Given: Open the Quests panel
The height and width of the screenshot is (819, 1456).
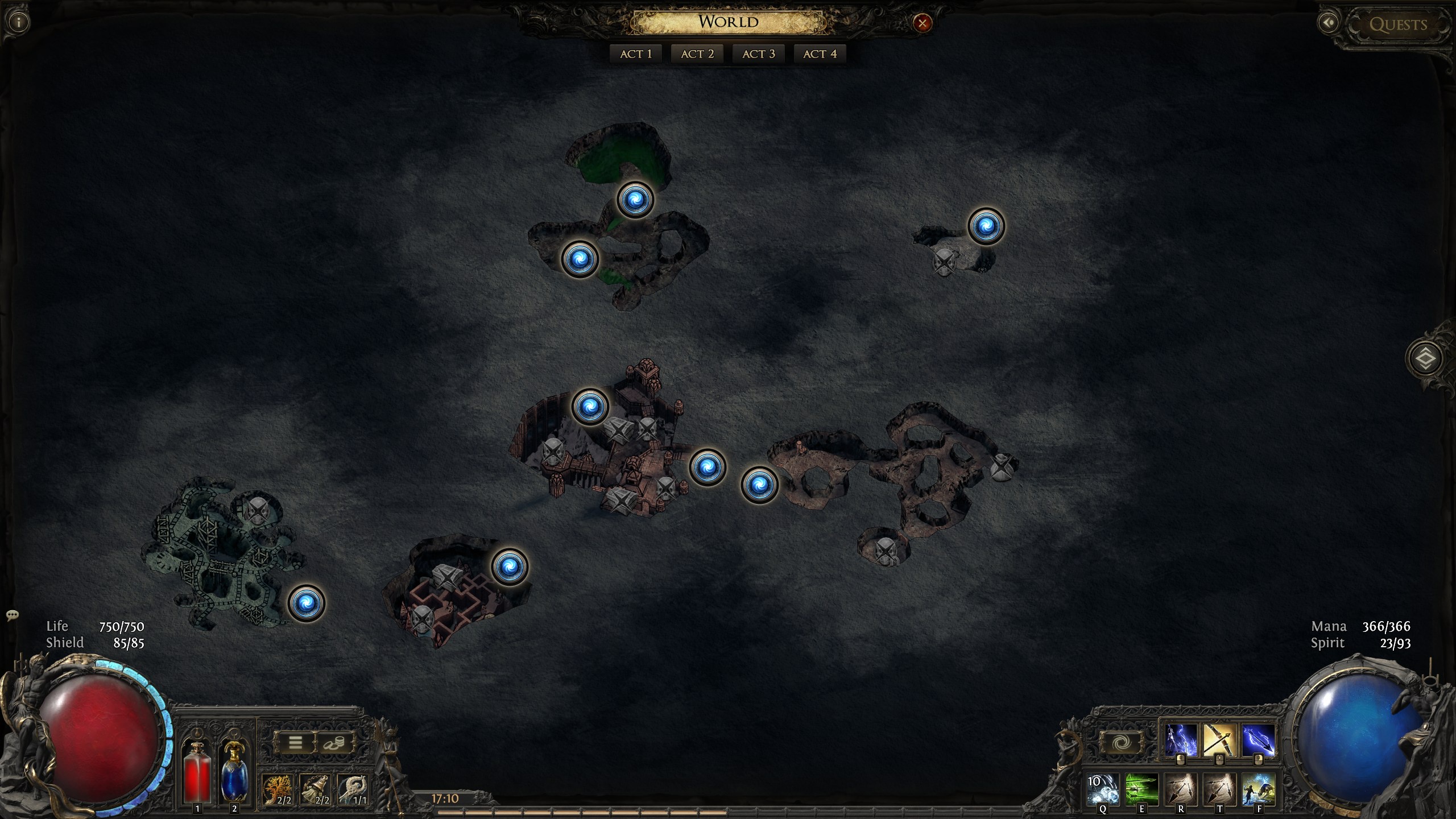Looking at the screenshot, I should (x=1398, y=24).
